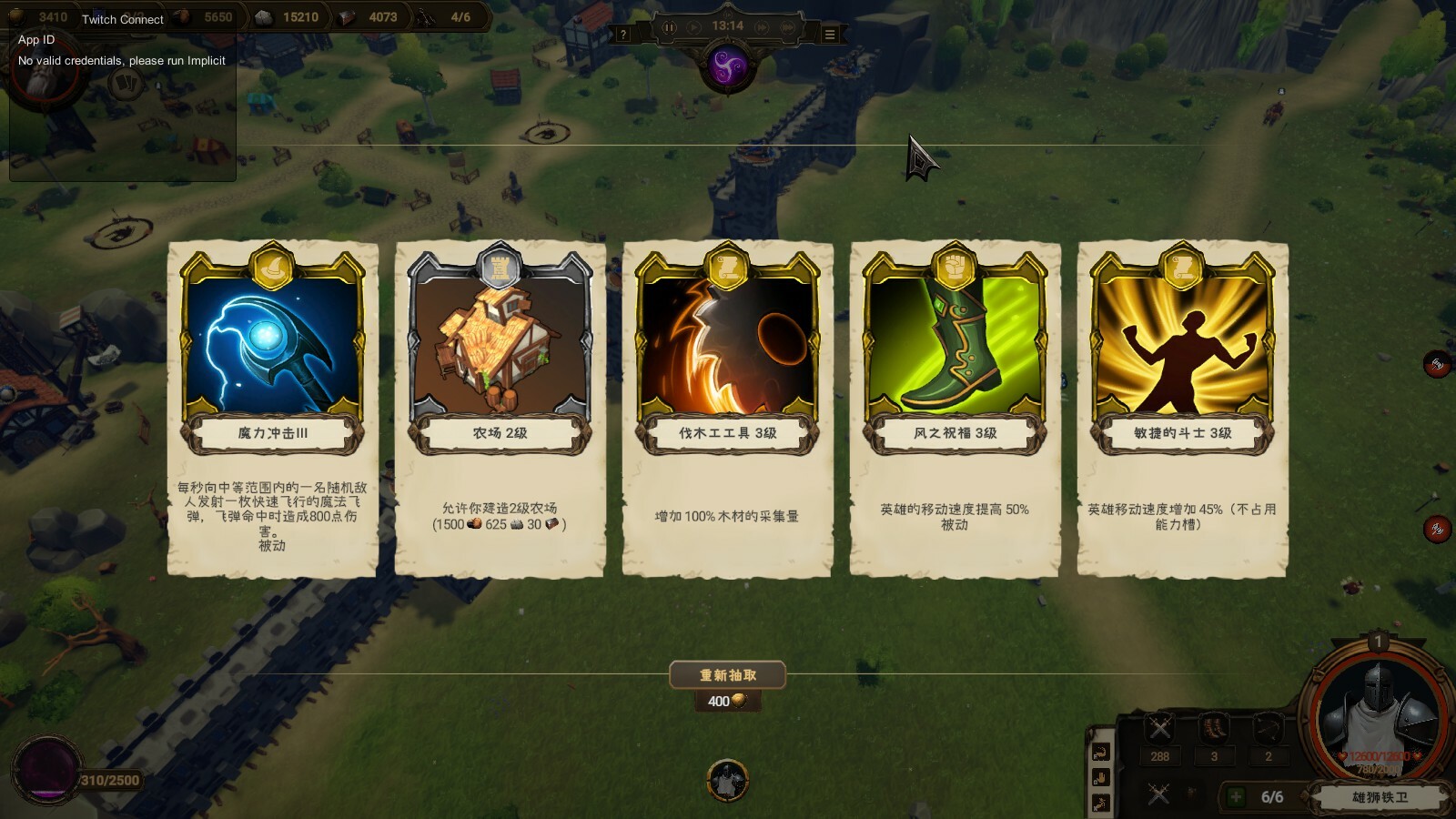The width and height of the screenshot is (1456, 819).
Task: Click the 重新抽取 reroll button
Action: [x=727, y=675]
